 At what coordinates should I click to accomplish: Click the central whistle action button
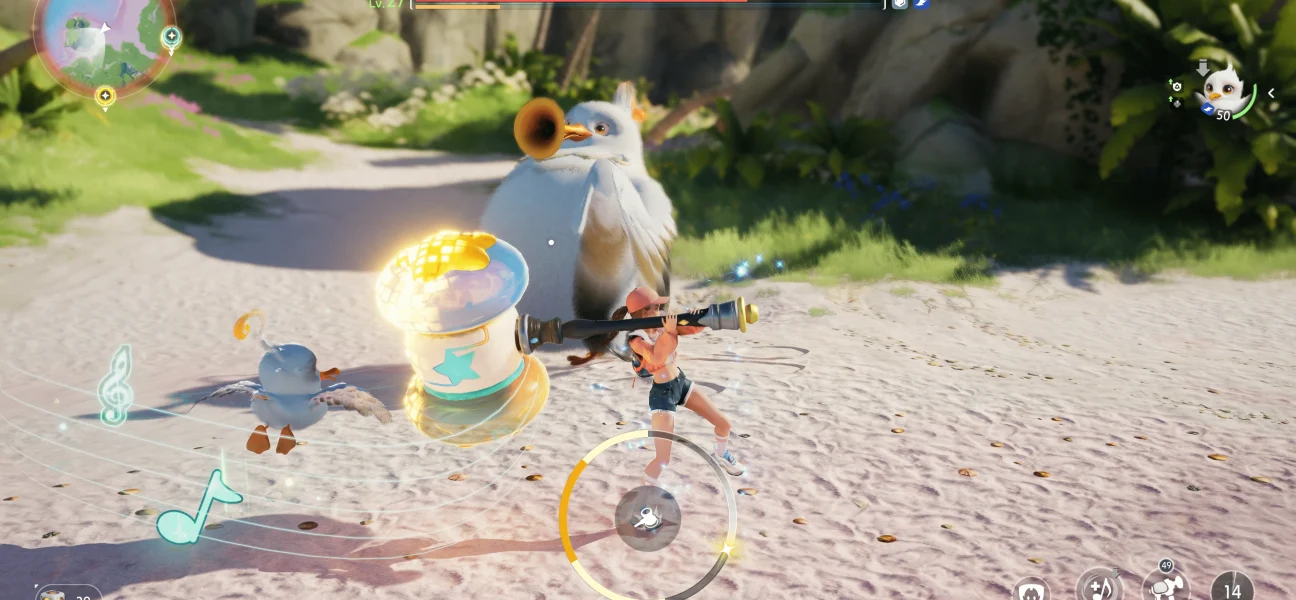(x=648, y=518)
